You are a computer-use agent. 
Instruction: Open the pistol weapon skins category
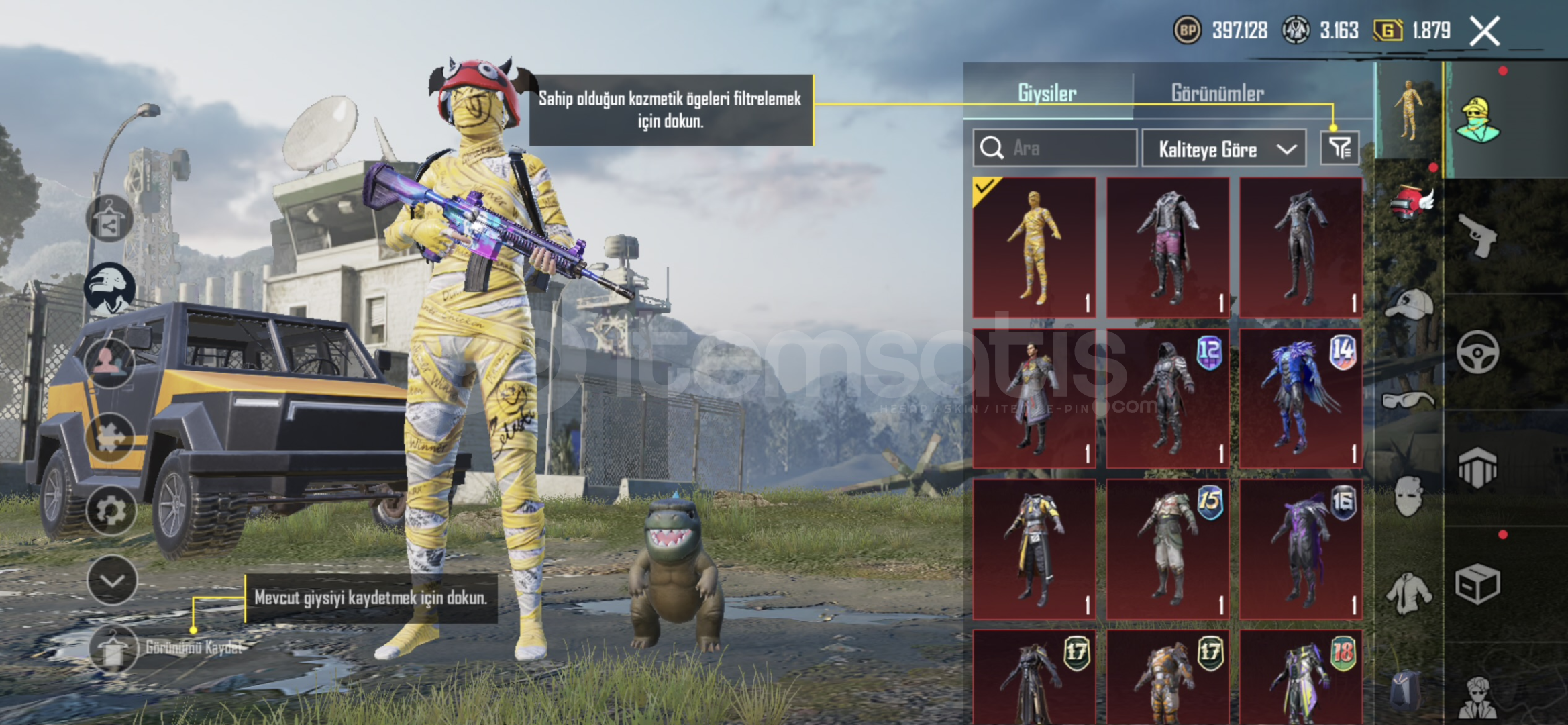1477,236
